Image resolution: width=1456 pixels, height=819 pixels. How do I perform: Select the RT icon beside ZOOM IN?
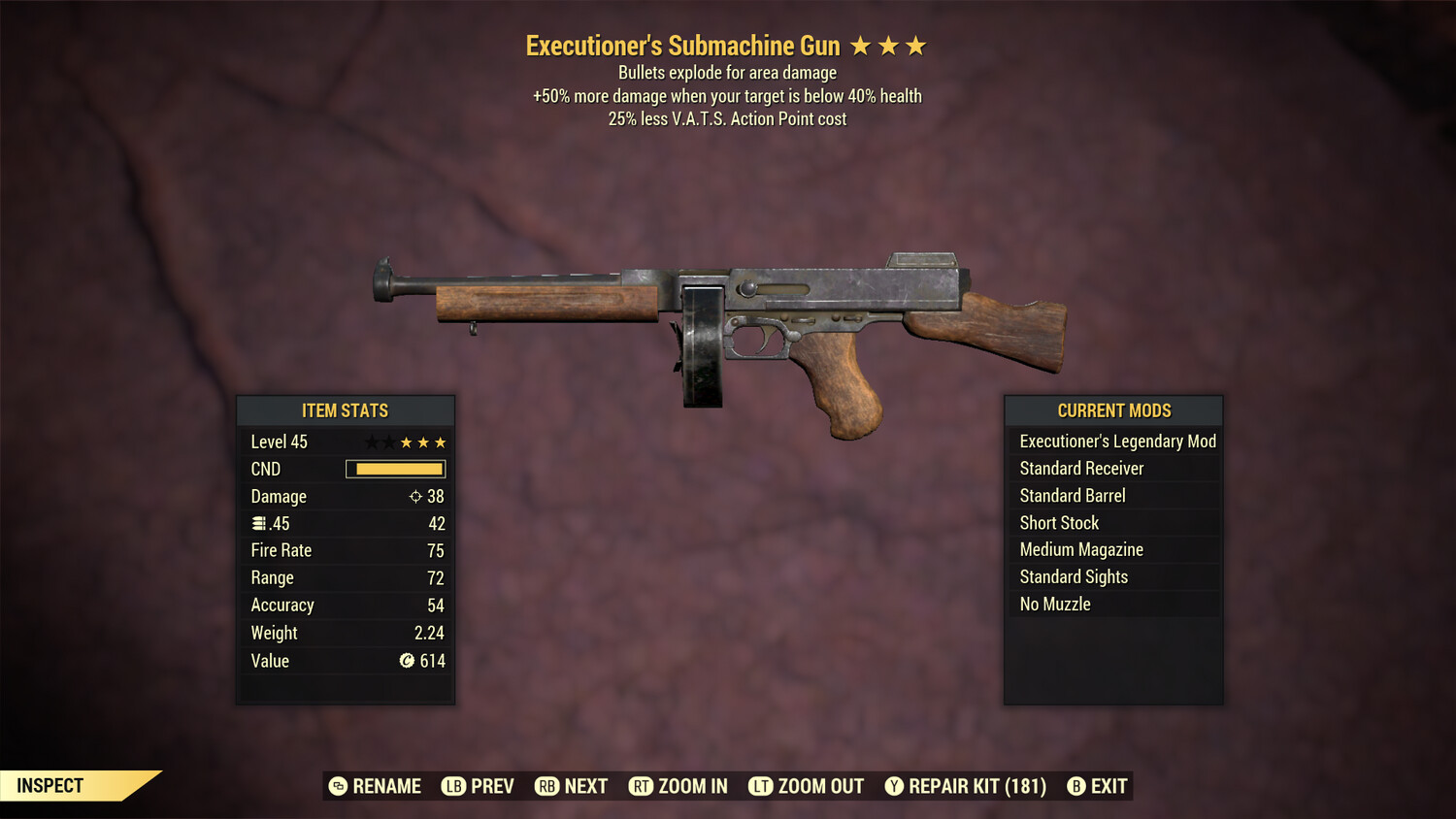click(642, 786)
